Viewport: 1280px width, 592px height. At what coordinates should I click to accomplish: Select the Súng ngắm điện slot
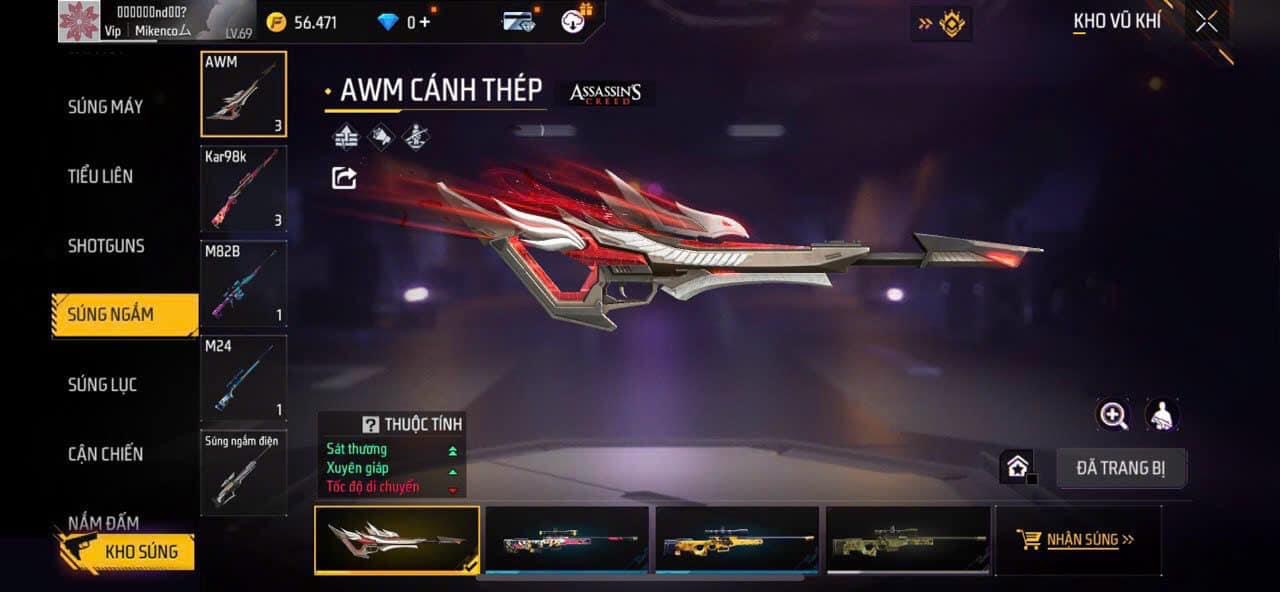244,473
